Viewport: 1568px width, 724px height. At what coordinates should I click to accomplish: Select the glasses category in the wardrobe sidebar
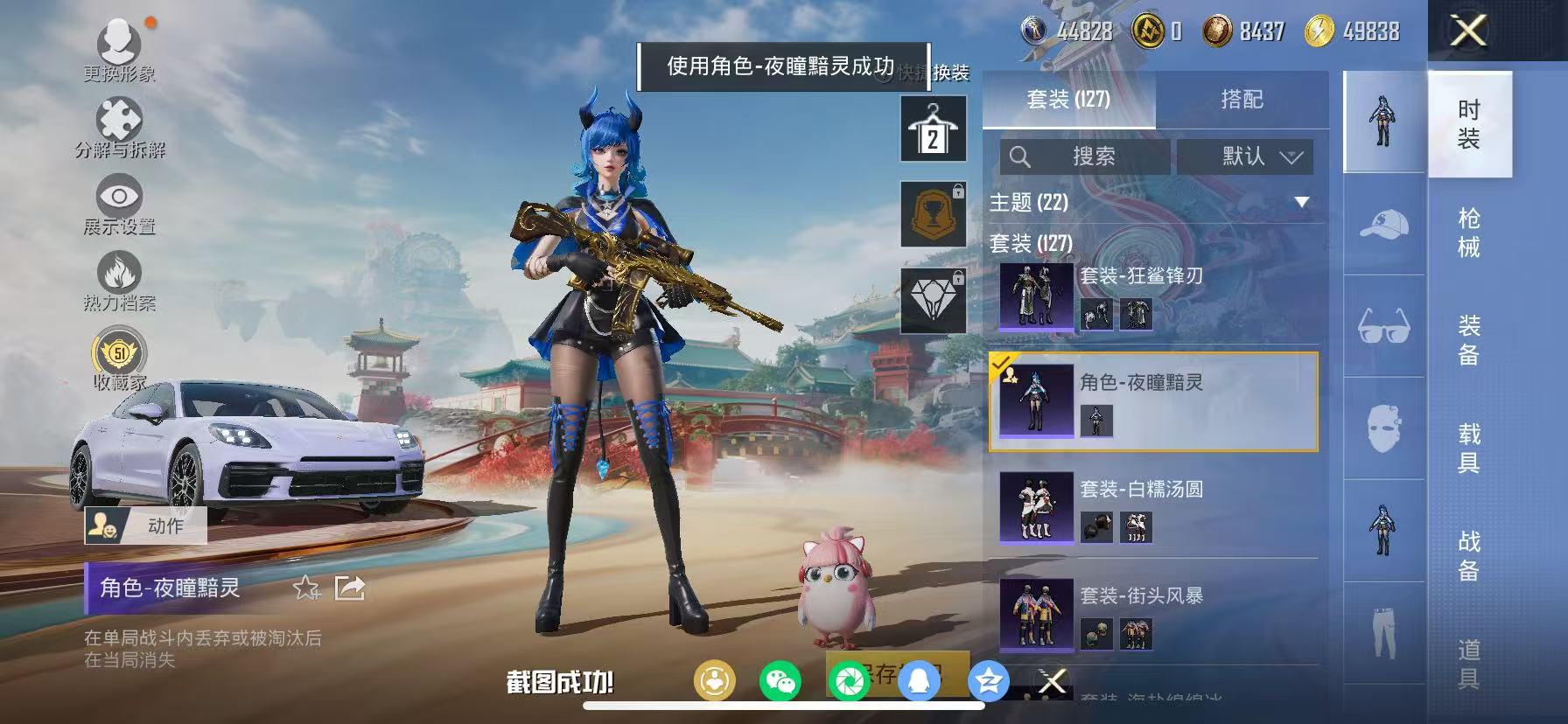[1381, 326]
